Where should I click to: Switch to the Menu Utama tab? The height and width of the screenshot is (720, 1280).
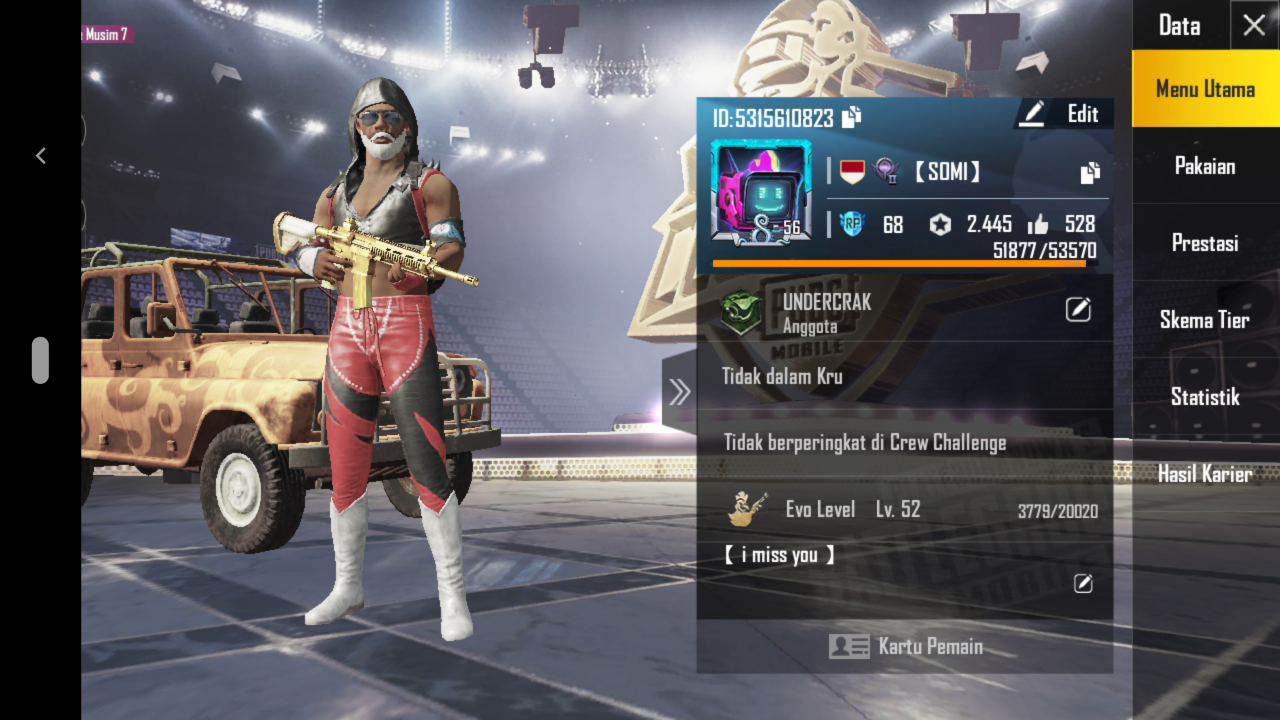[1205, 89]
